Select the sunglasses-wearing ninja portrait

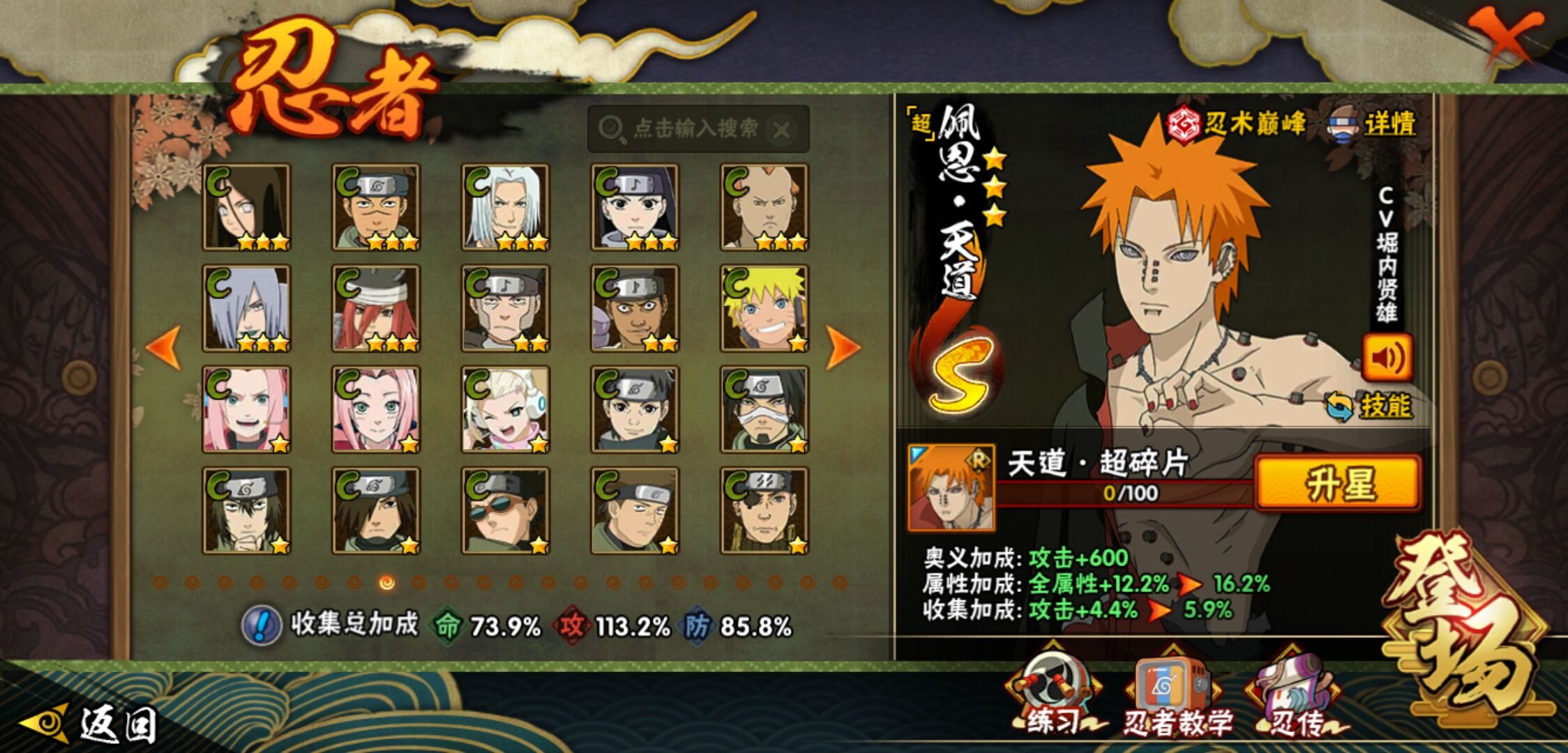(505, 510)
